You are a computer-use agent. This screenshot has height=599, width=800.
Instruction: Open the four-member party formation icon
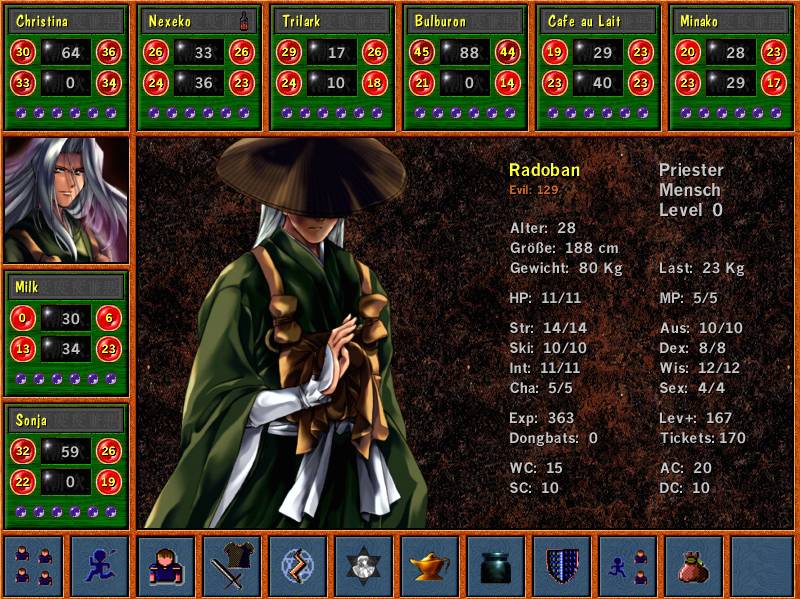[x=34, y=566]
